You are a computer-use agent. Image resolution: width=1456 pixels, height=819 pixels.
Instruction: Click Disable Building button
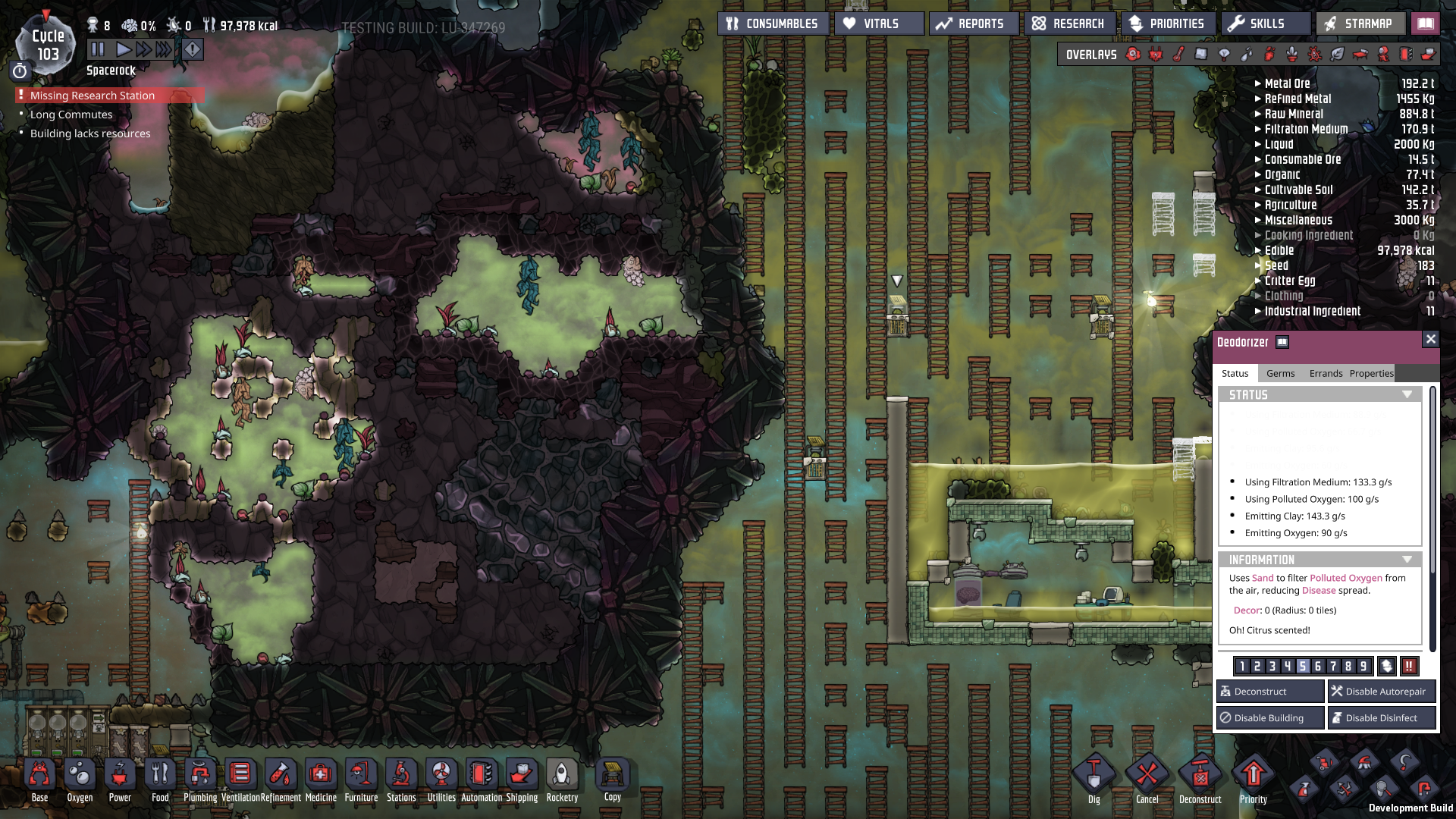(x=1269, y=717)
